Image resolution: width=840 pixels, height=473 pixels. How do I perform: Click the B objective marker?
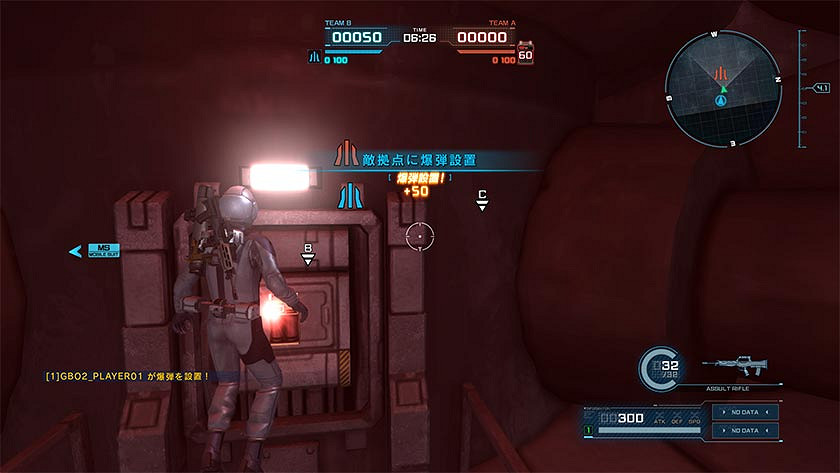click(x=308, y=254)
